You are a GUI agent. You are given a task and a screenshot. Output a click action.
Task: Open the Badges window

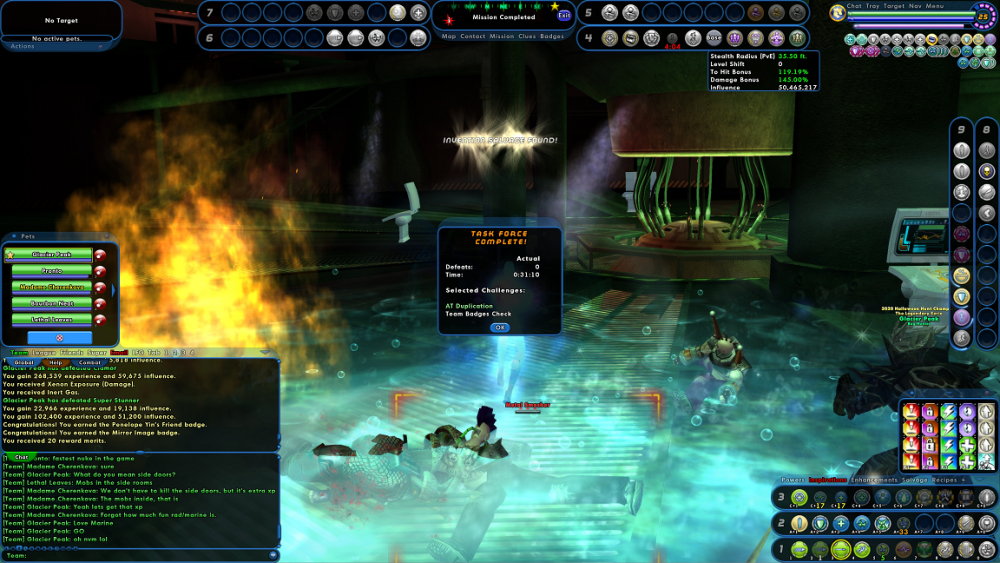(x=552, y=36)
